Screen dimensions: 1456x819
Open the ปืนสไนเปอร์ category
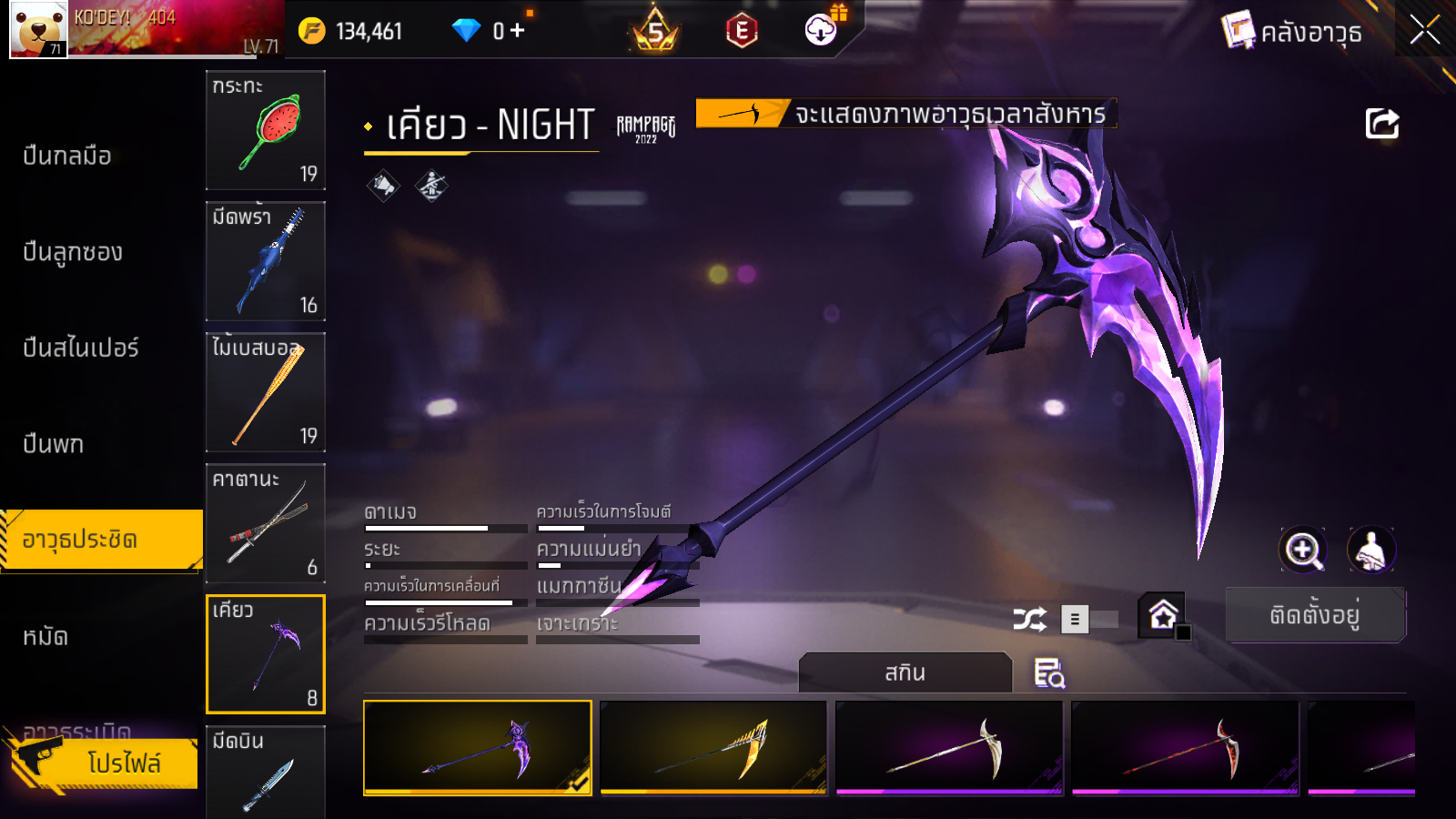pyautogui.click(x=81, y=348)
